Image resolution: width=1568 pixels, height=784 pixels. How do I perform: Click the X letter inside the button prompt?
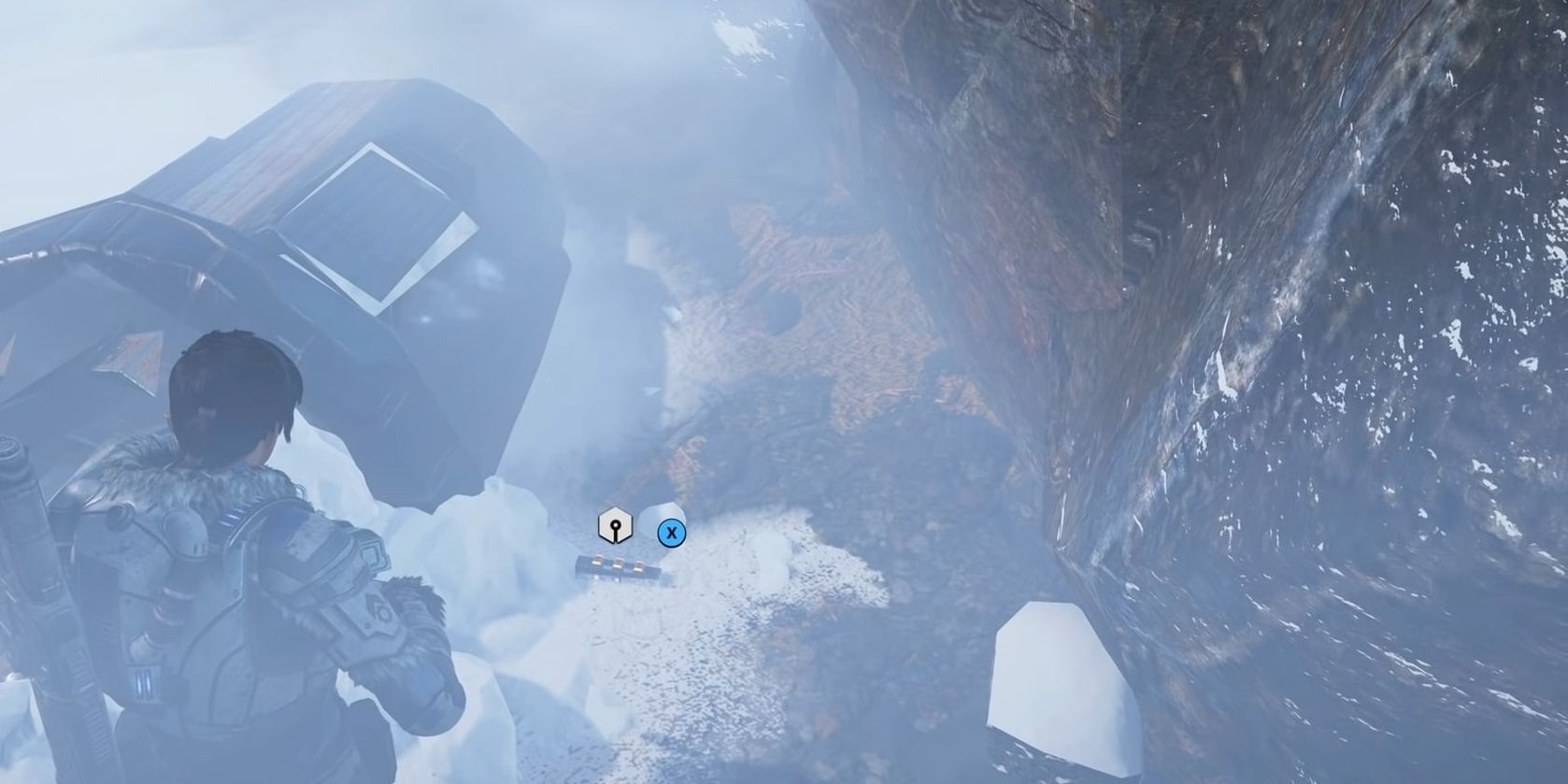coord(672,532)
